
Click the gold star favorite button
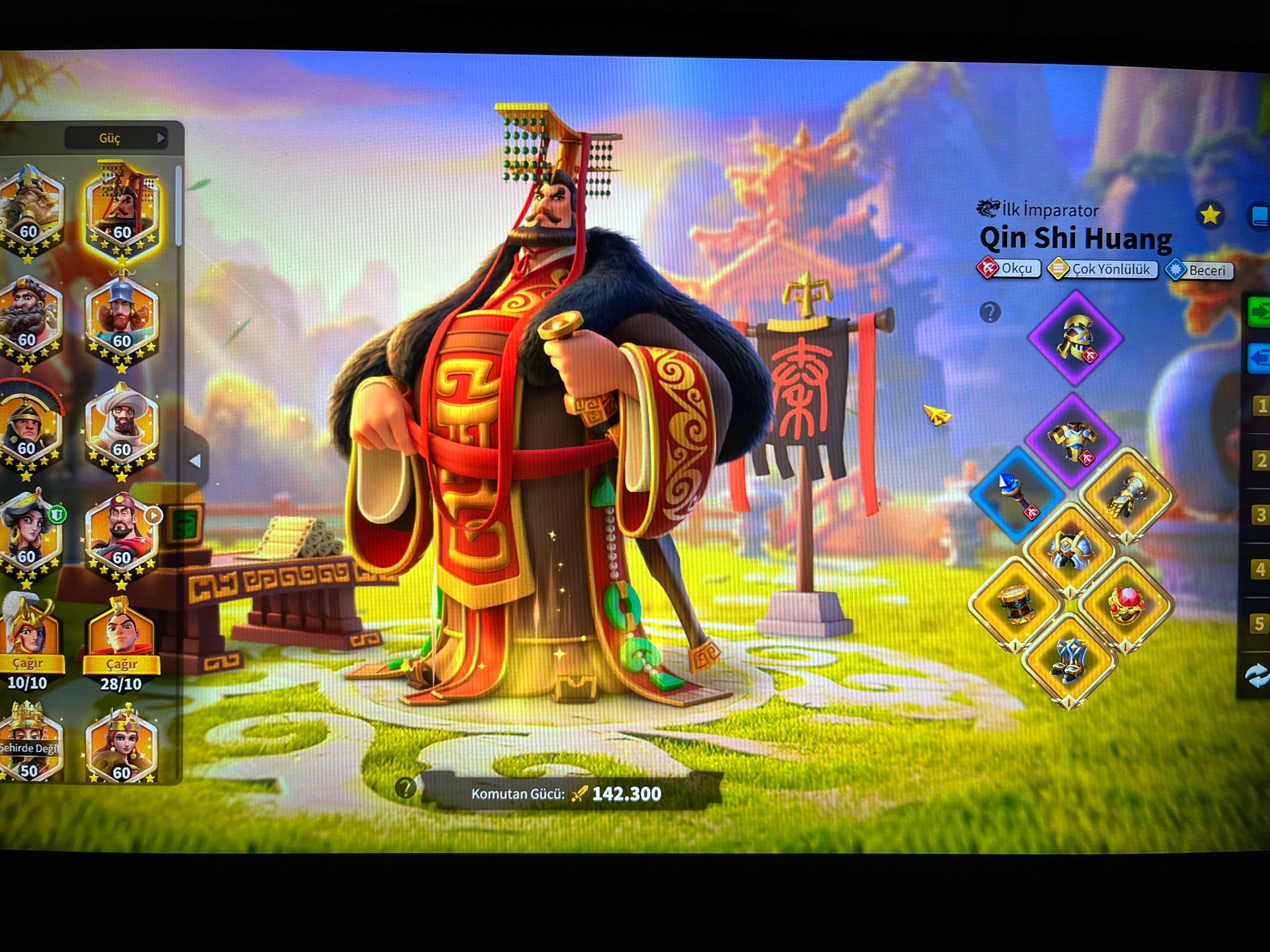tap(1209, 216)
